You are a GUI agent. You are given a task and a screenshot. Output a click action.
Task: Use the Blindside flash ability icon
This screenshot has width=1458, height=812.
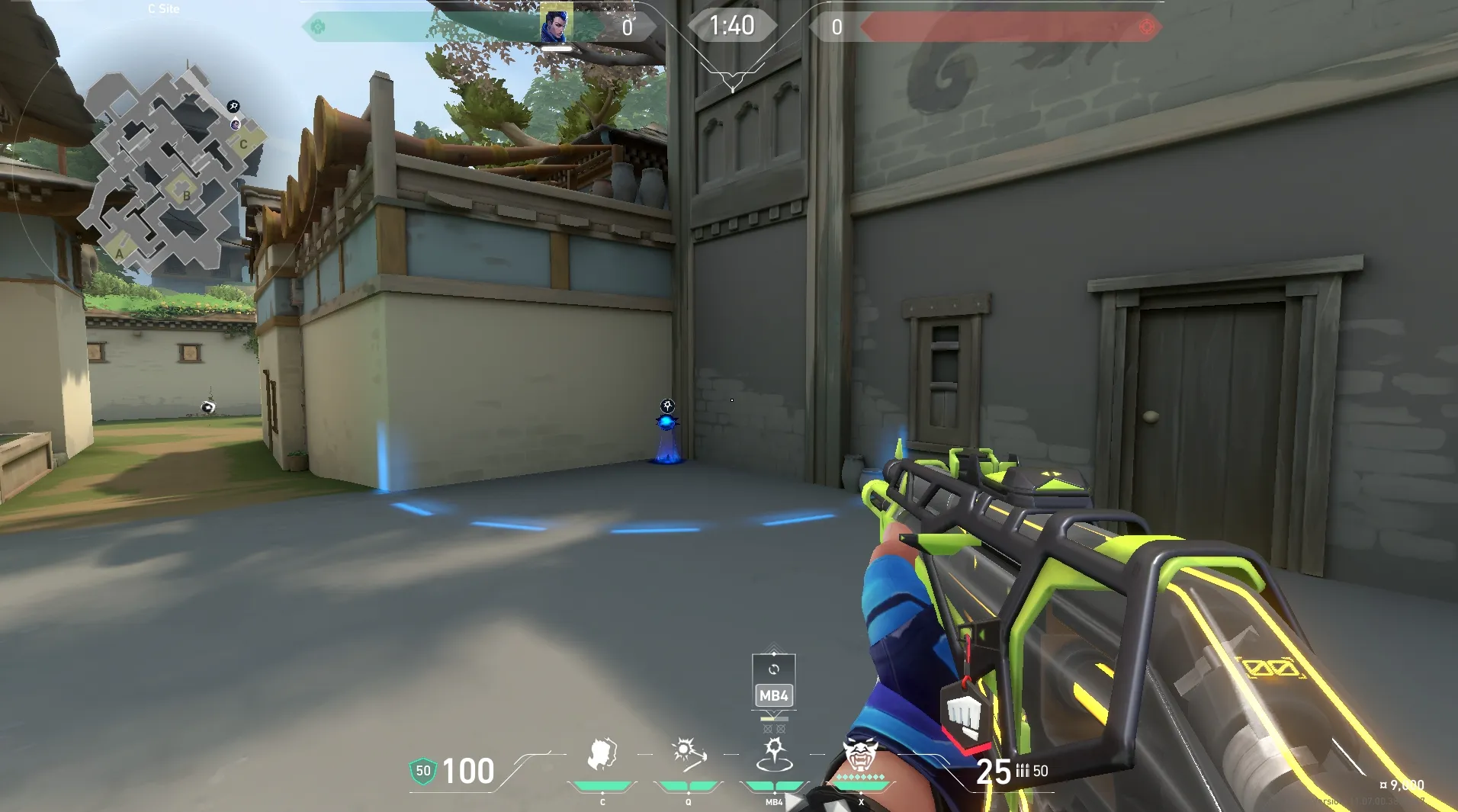689,753
